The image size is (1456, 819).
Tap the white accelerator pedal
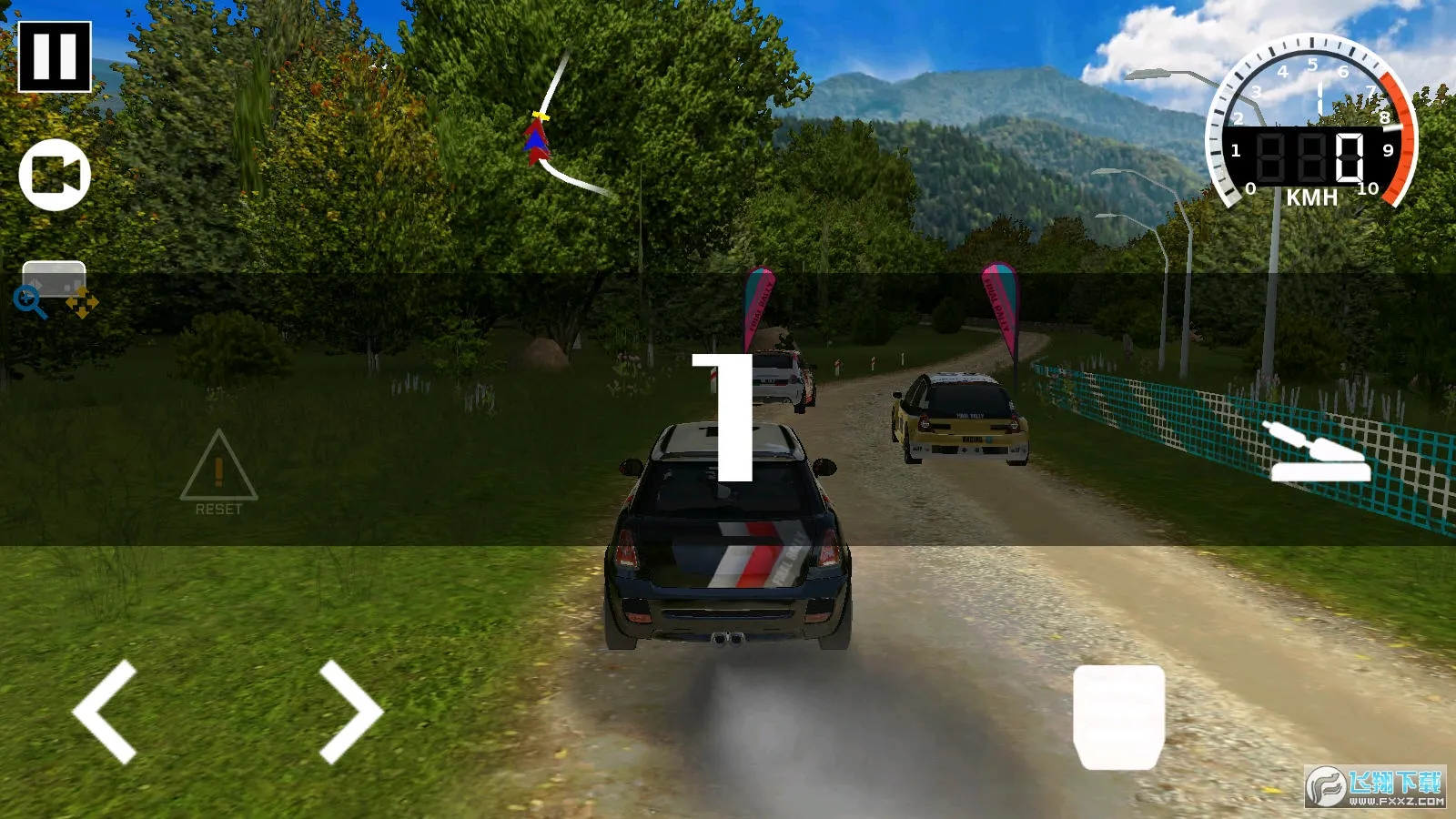(1118, 717)
